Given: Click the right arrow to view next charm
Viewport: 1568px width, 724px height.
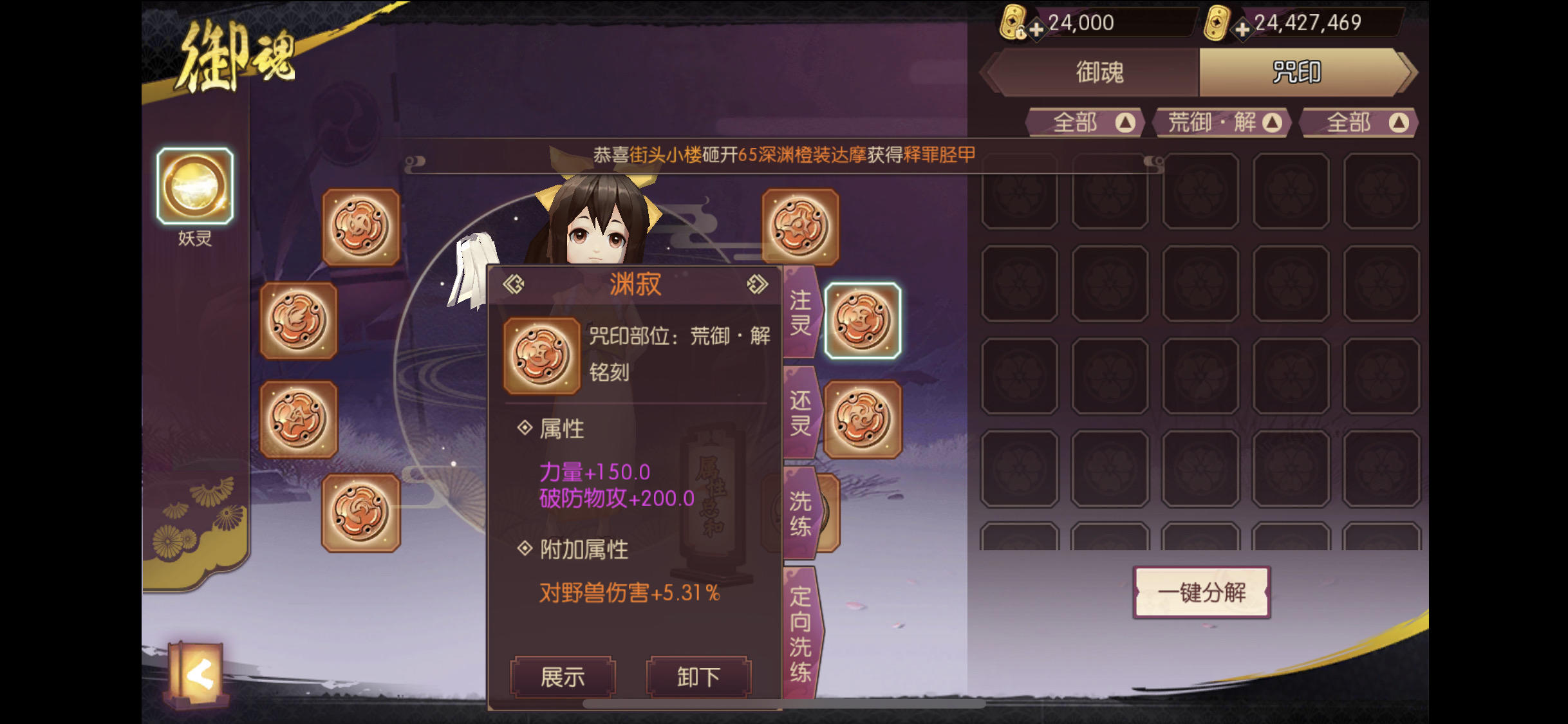Looking at the screenshot, I should [x=758, y=284].
